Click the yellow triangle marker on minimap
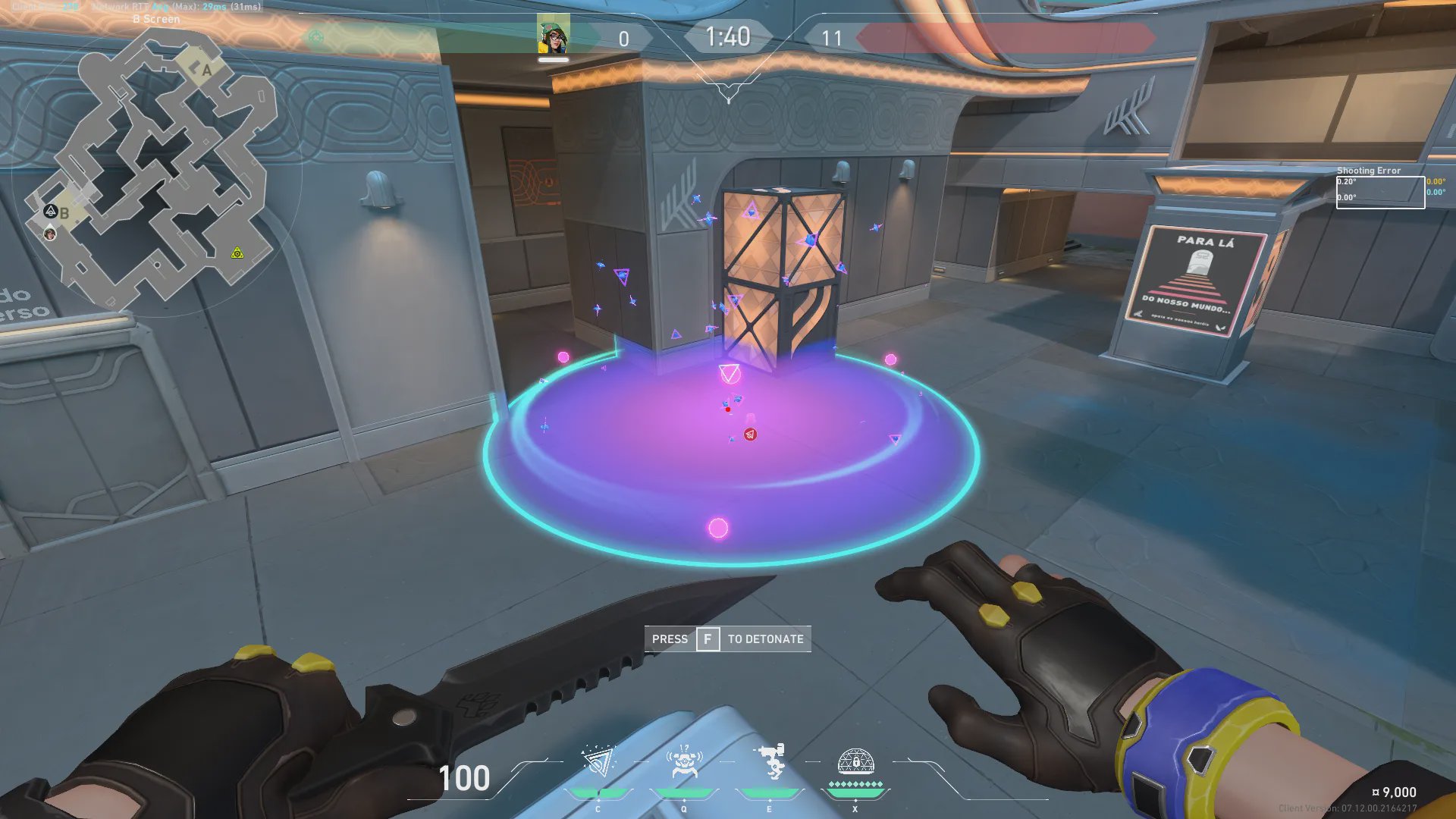 [237, 253]
